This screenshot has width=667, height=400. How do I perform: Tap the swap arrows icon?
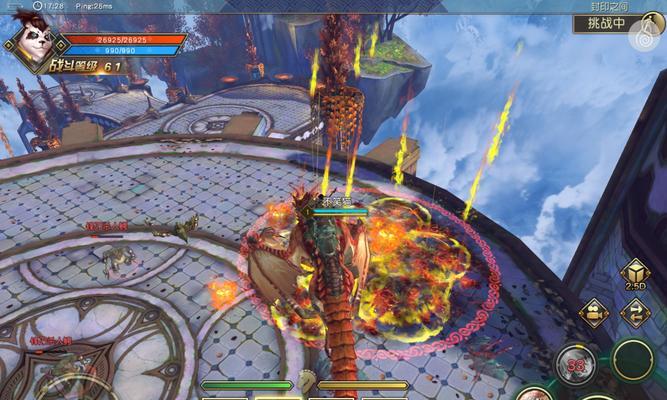click(634, 312)
